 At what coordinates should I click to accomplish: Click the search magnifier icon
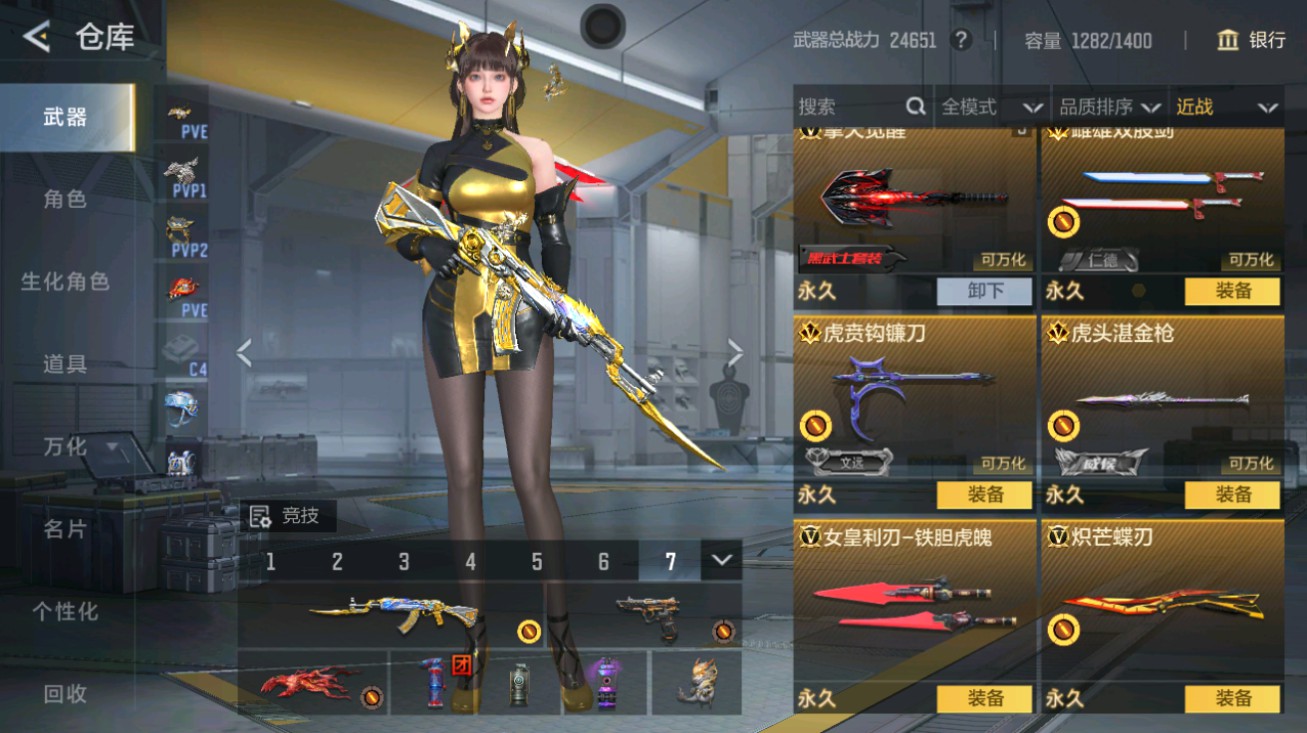coord(914,107)
